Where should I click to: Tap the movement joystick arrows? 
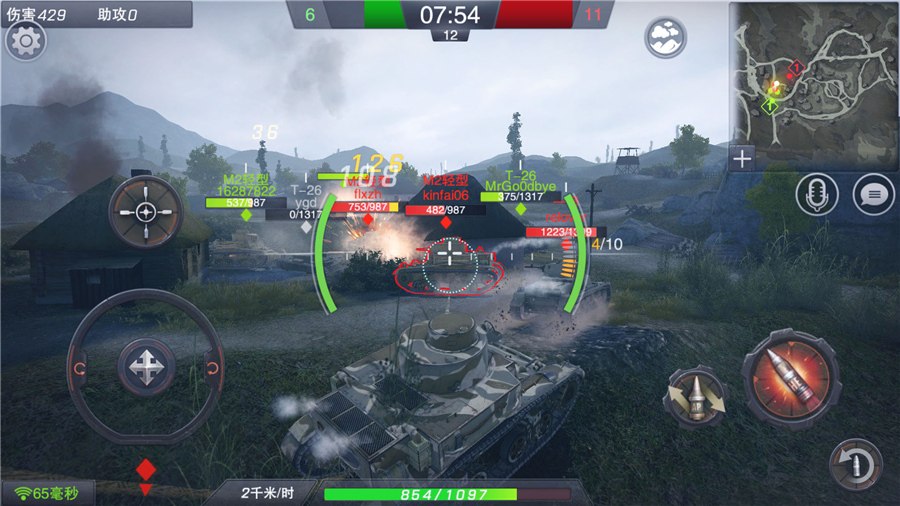147,367
